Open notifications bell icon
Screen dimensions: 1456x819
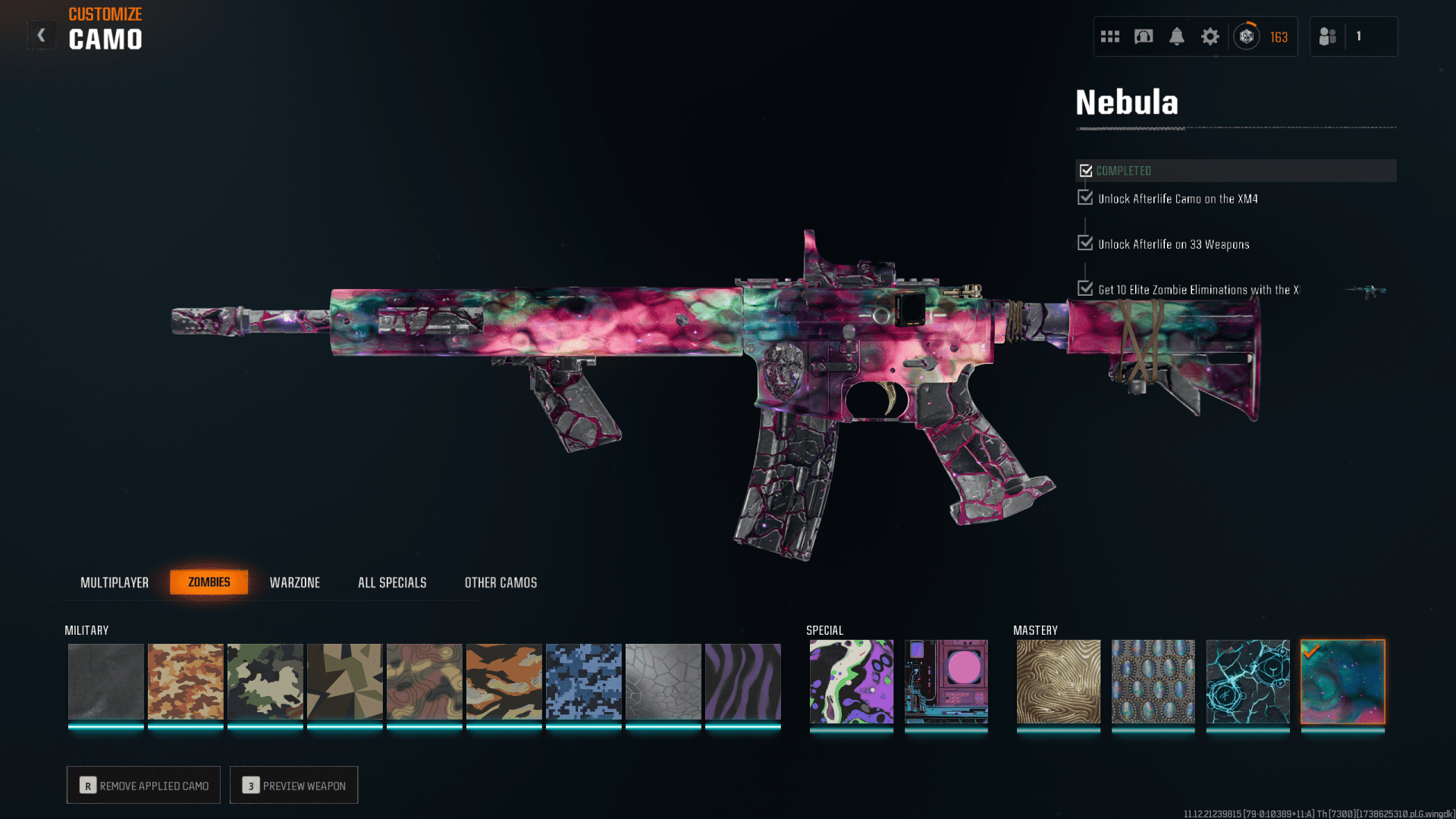point(1177,36)
